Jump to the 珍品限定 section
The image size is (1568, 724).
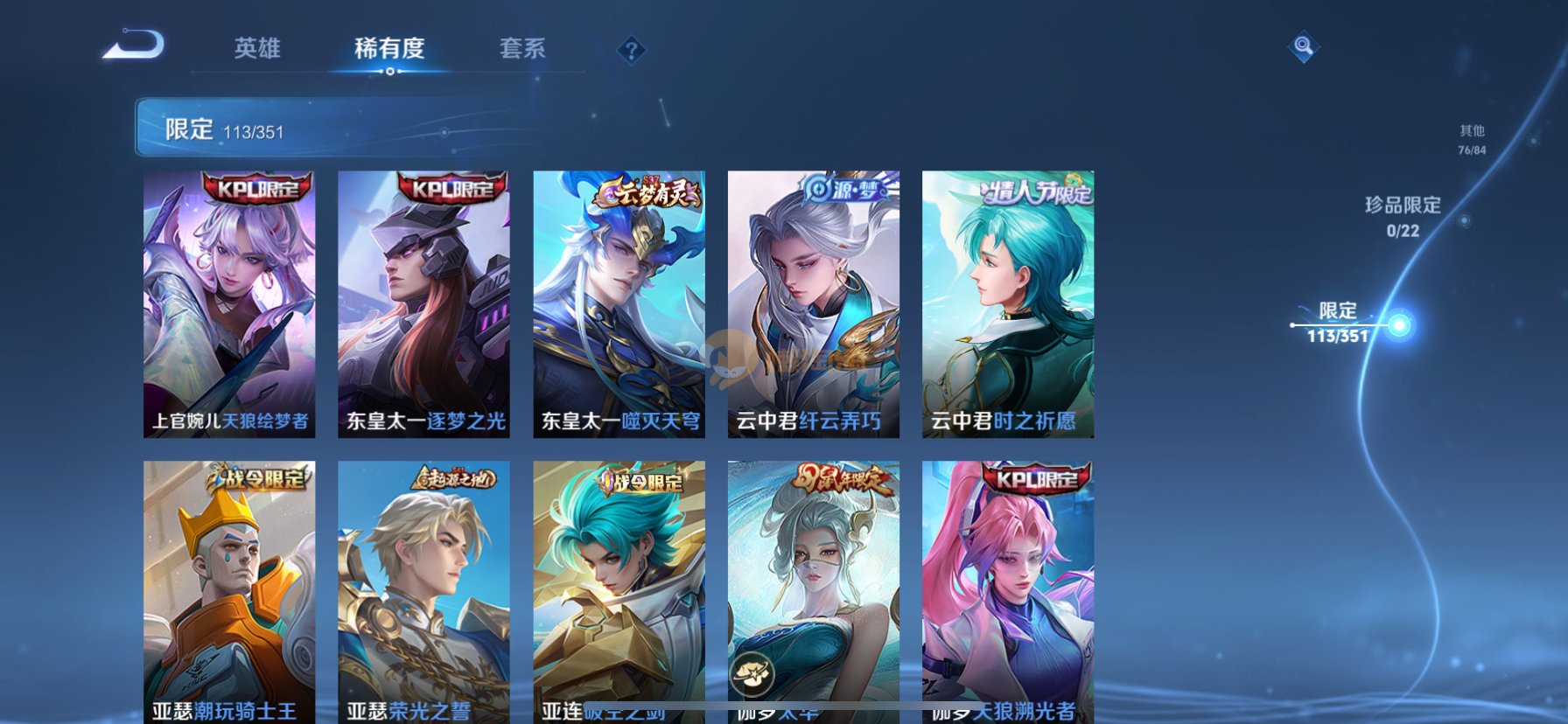point(1403,216)
